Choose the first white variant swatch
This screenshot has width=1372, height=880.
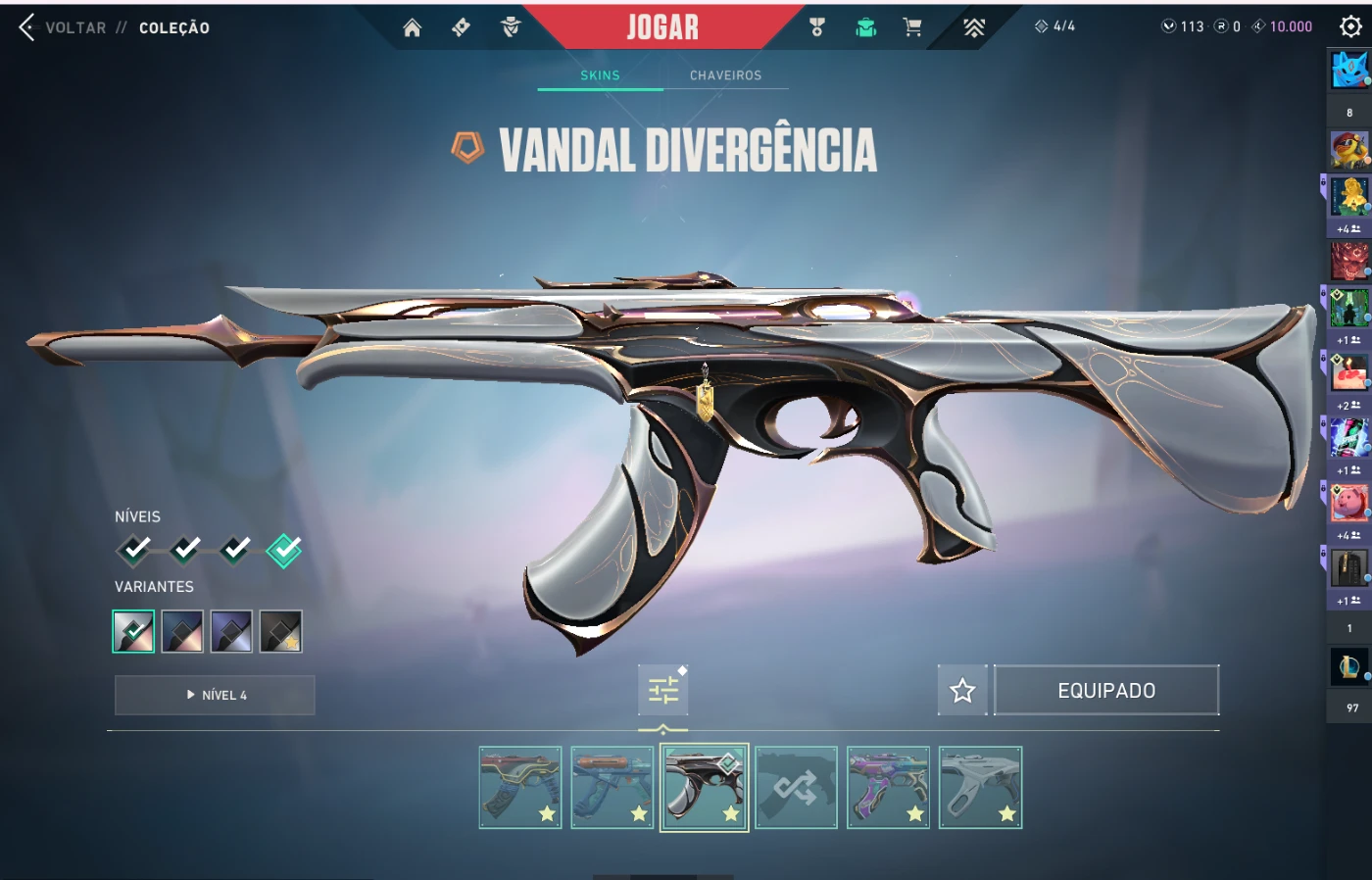(x=133, y=631)
